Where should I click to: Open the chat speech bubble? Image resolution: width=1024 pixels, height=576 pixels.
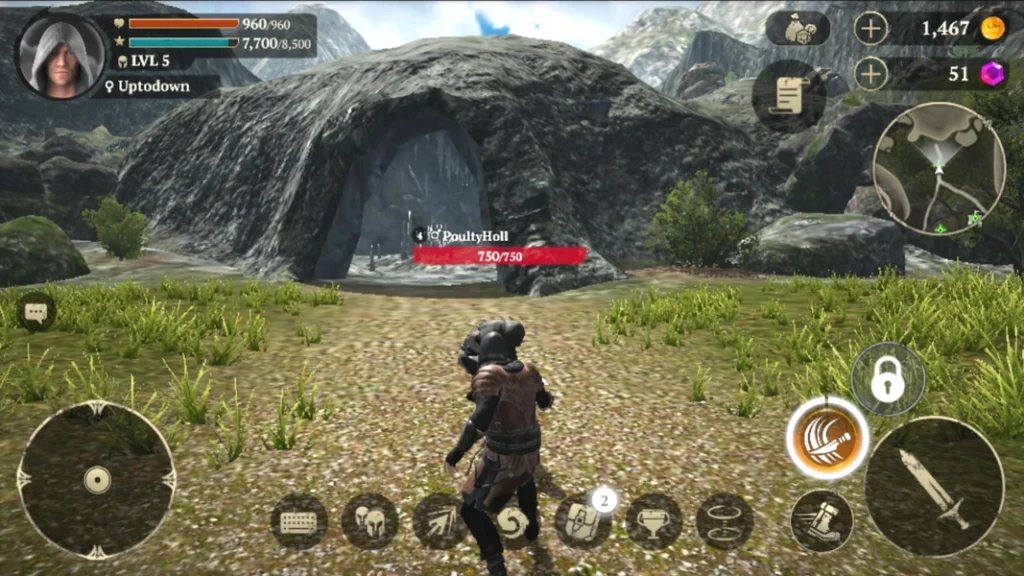pyautogui.click(x=36, y=313)
